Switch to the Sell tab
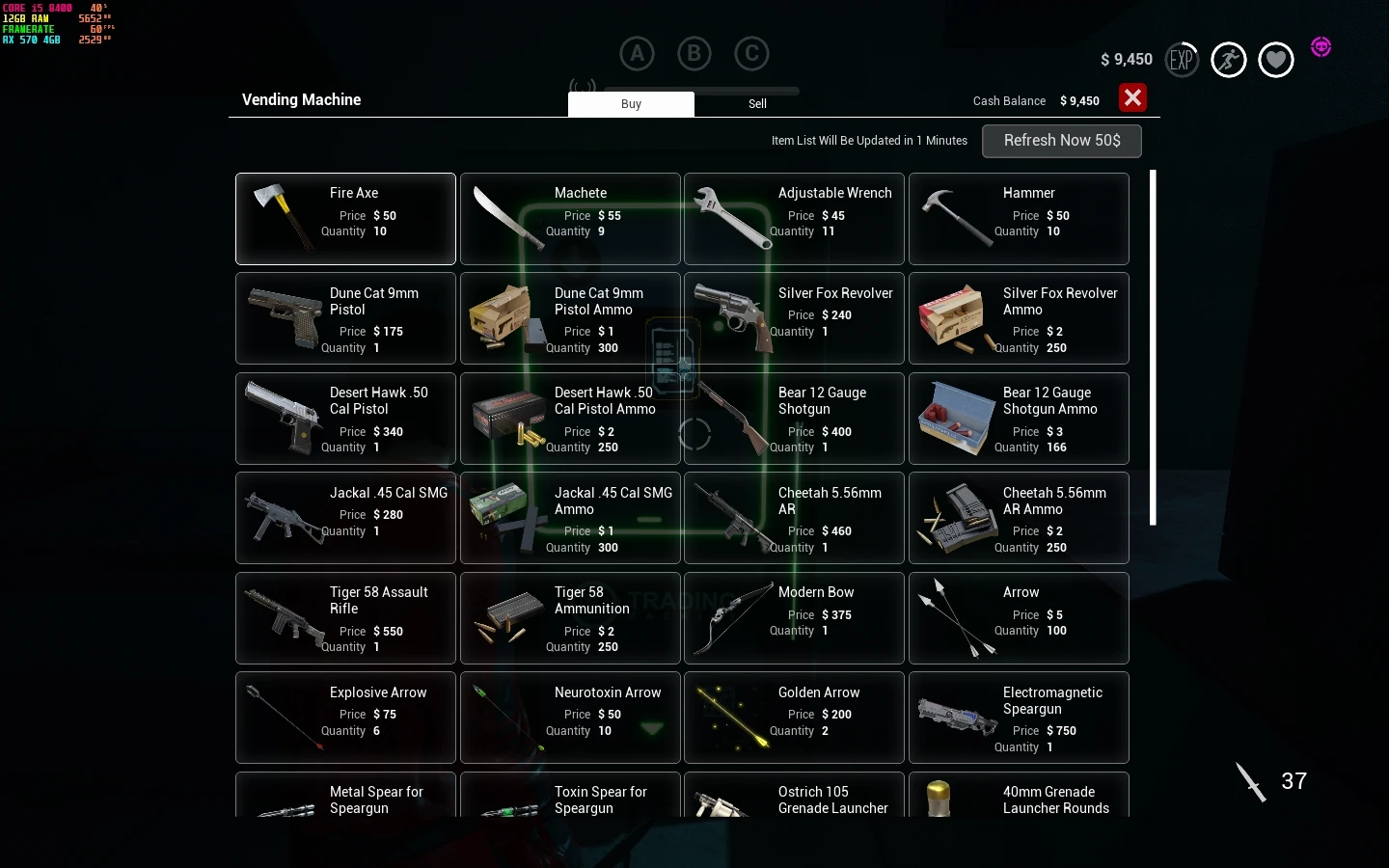This screenshot has height=868, width=1389. coord(757,104)
